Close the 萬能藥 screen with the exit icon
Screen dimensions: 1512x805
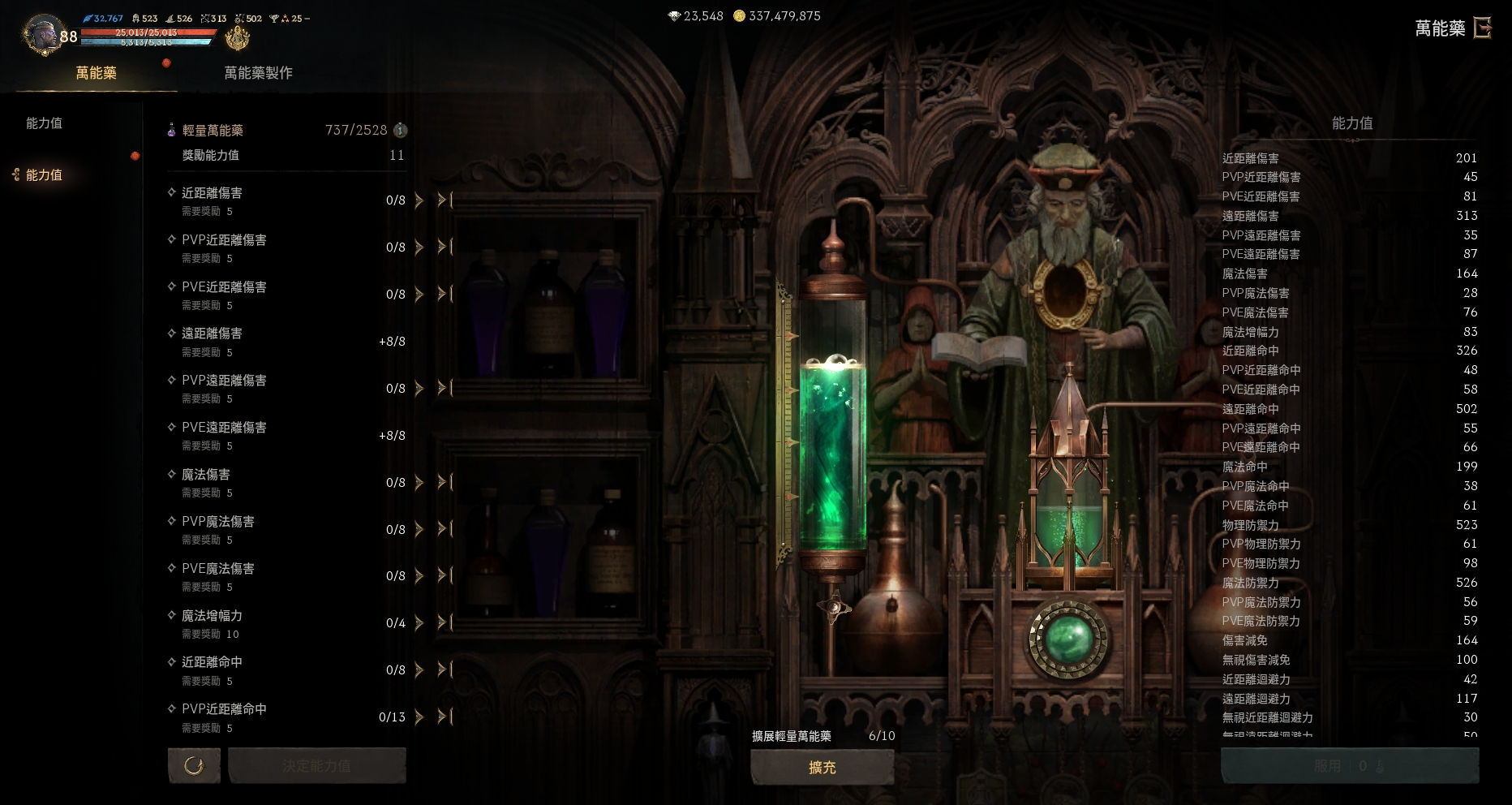point(1482,28)
